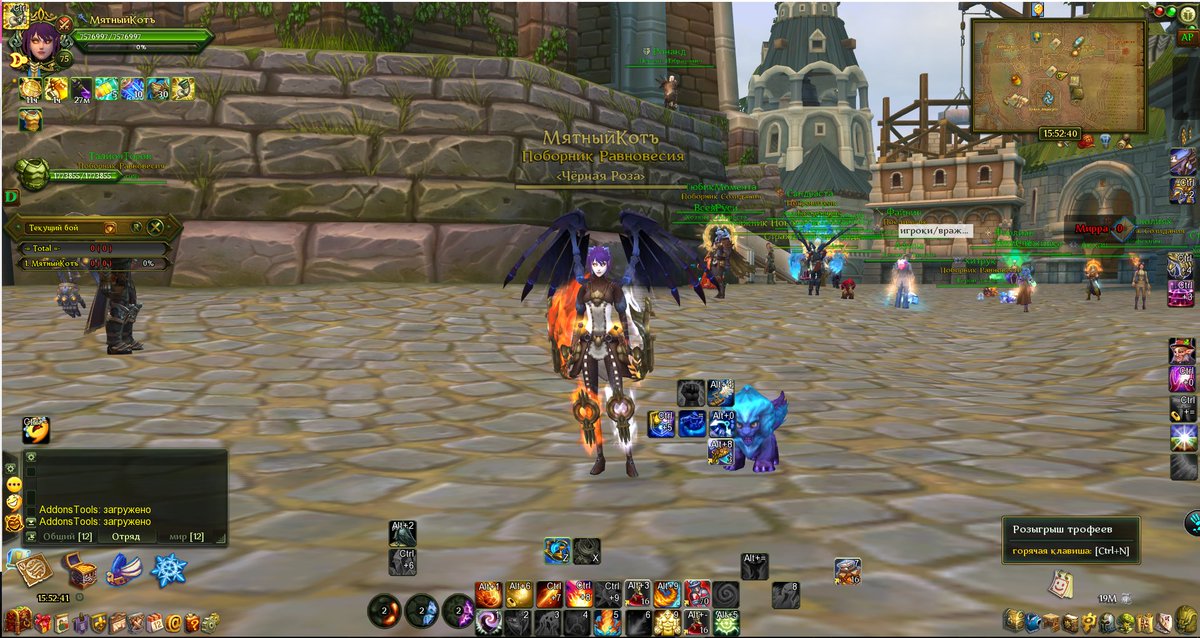Switch chat to the Отряд tab
The width and height of the screenshot is (1200, 638).
[x=125, y=537]
